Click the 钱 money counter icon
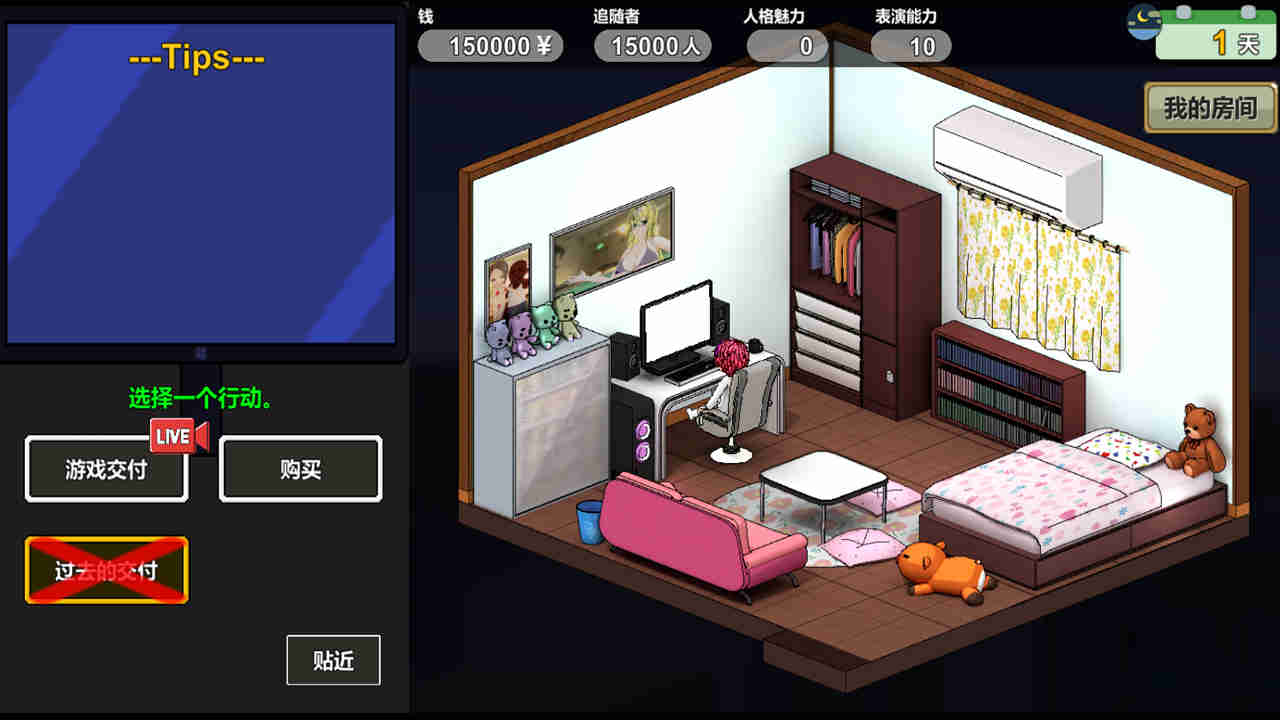 coord(489,46)
